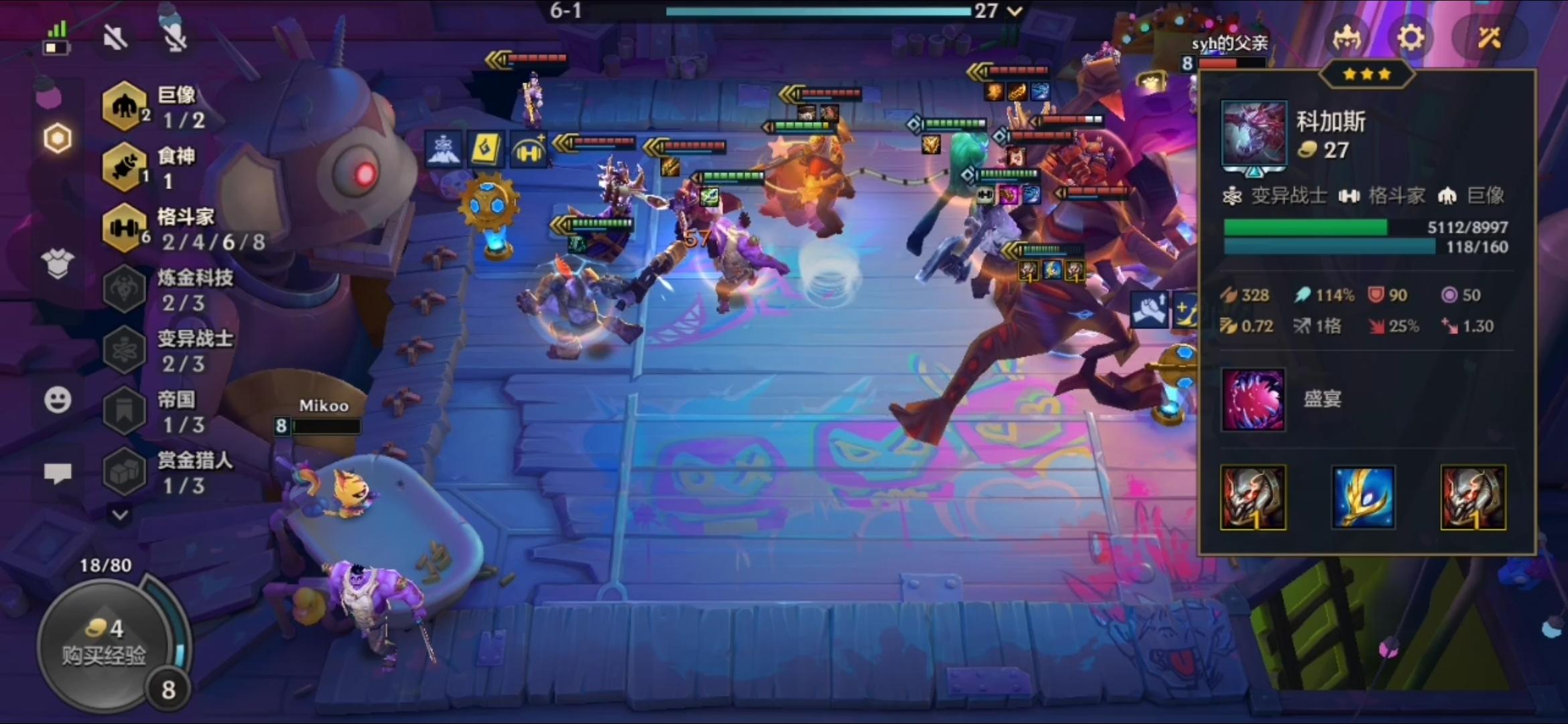Toggle the game sound mute icon
Viewport: 1568px width, 724px height.
(x=115, y=38)
